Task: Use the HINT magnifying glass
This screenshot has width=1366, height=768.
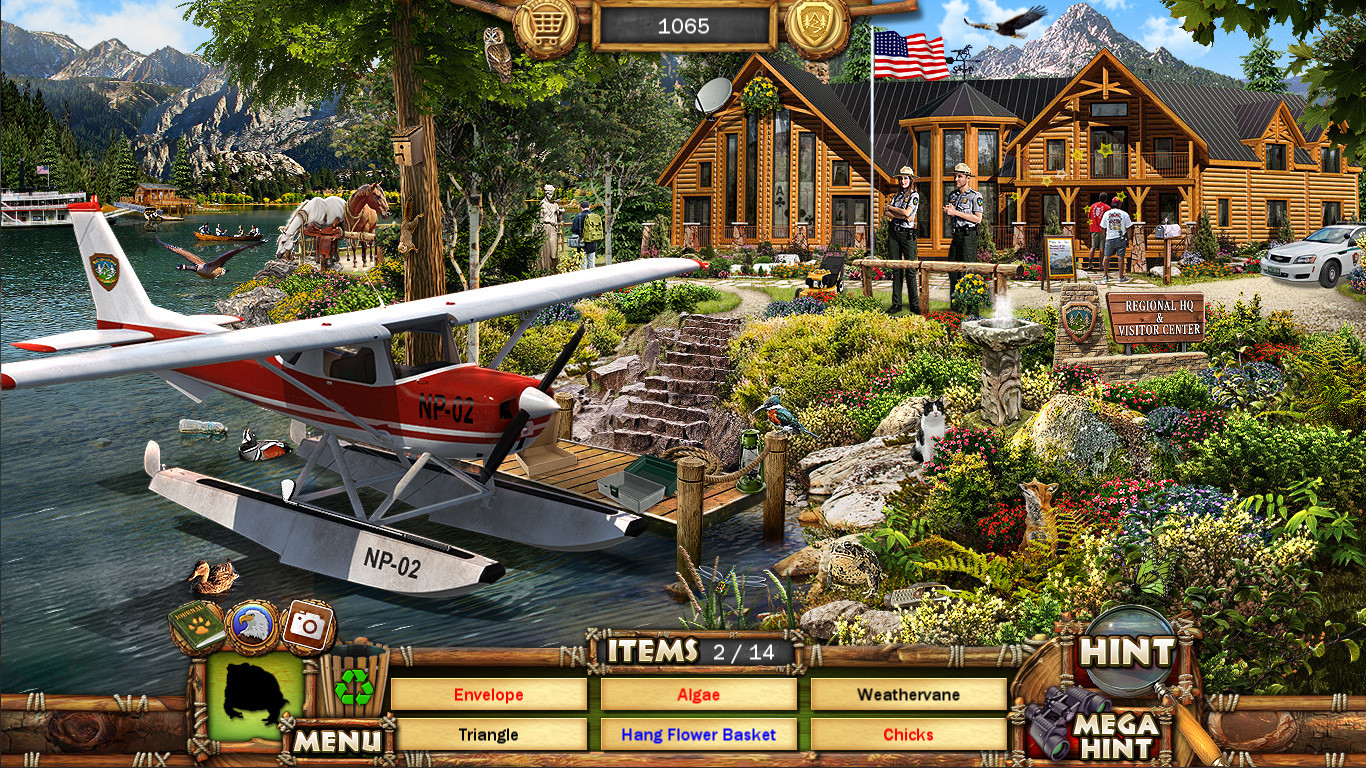Action: click(x=1126, y=650)
